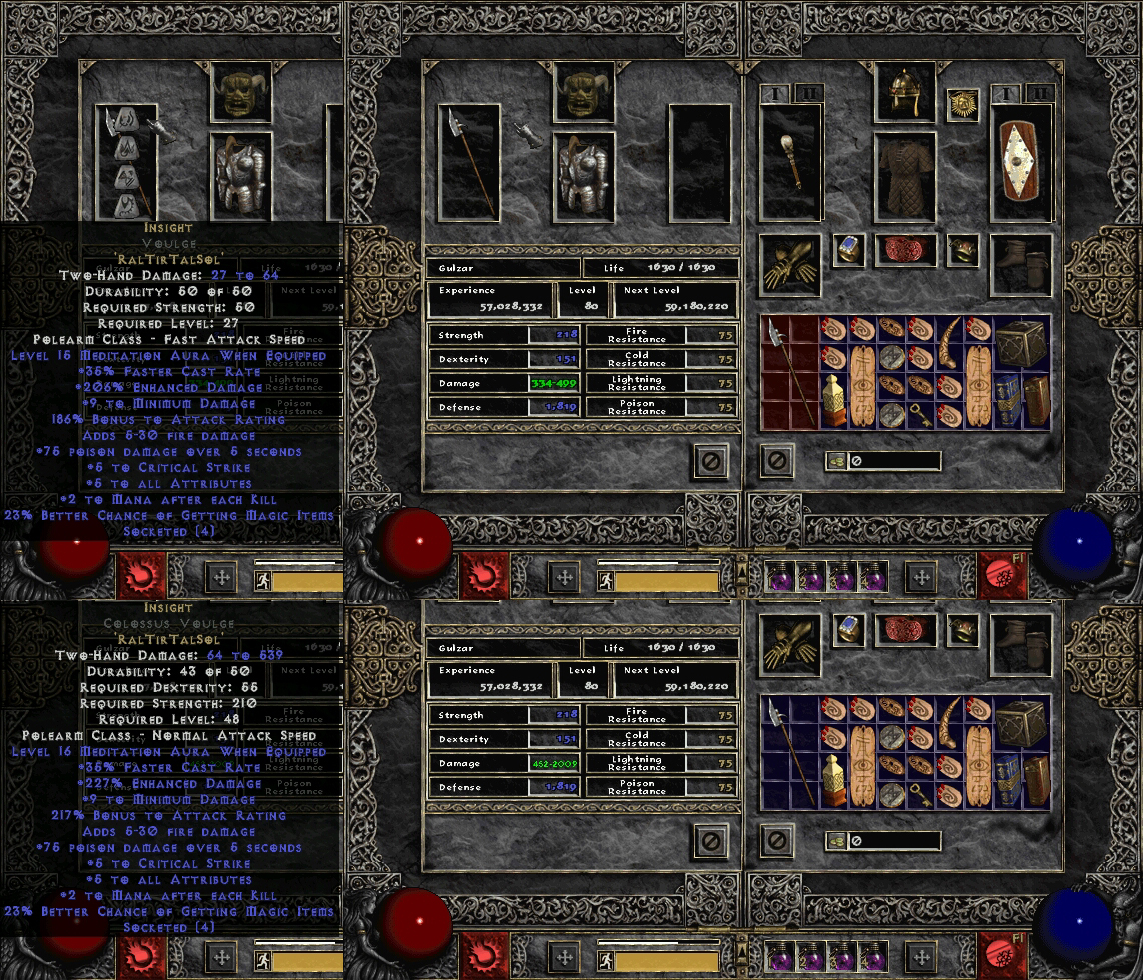Pick up the polearm on red-highlighted inventory cells
The width and height of the screenshot is (1143, 980).
tap(790, 374)
